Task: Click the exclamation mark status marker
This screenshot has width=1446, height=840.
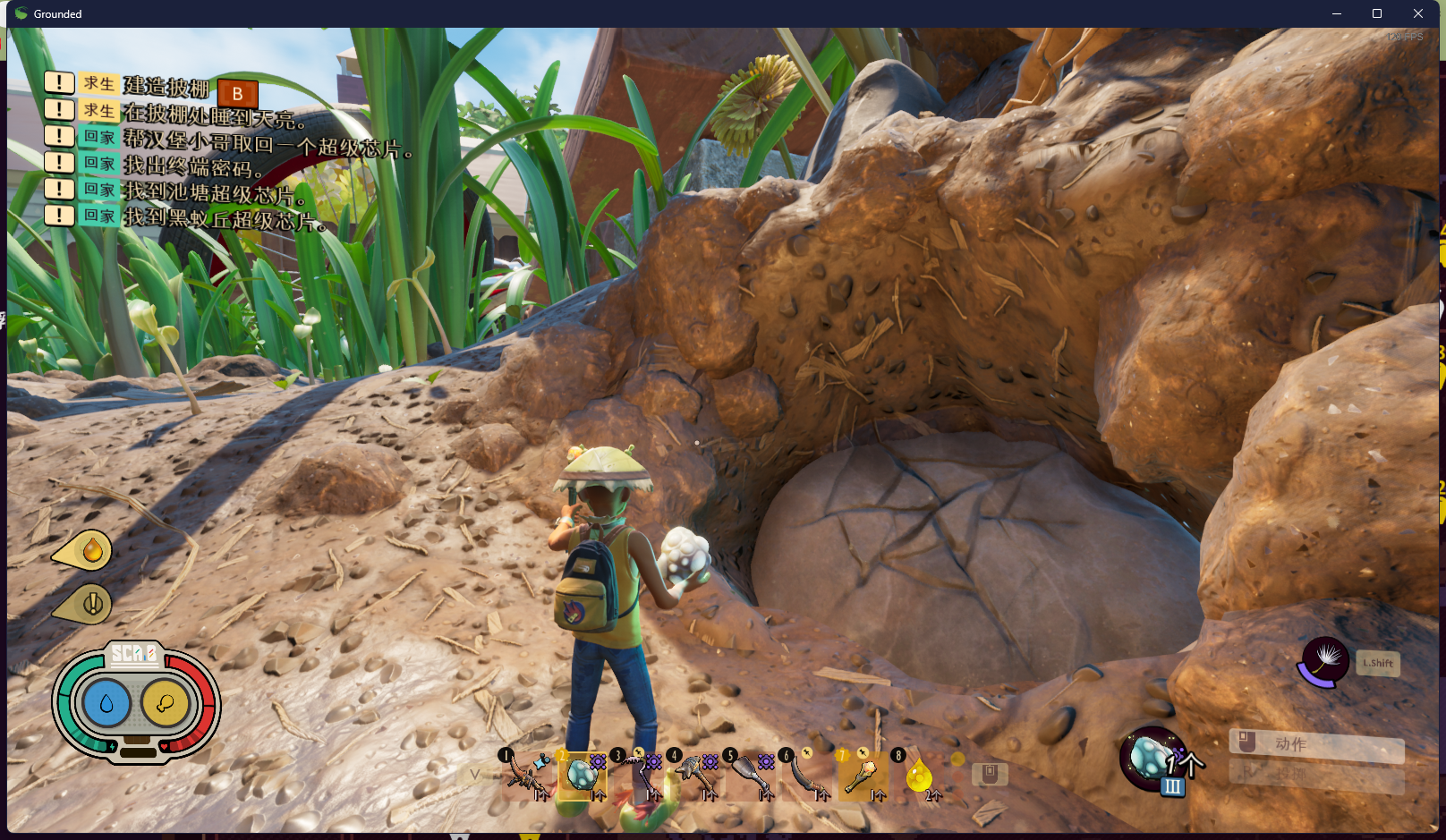Action: coord(90,605)
